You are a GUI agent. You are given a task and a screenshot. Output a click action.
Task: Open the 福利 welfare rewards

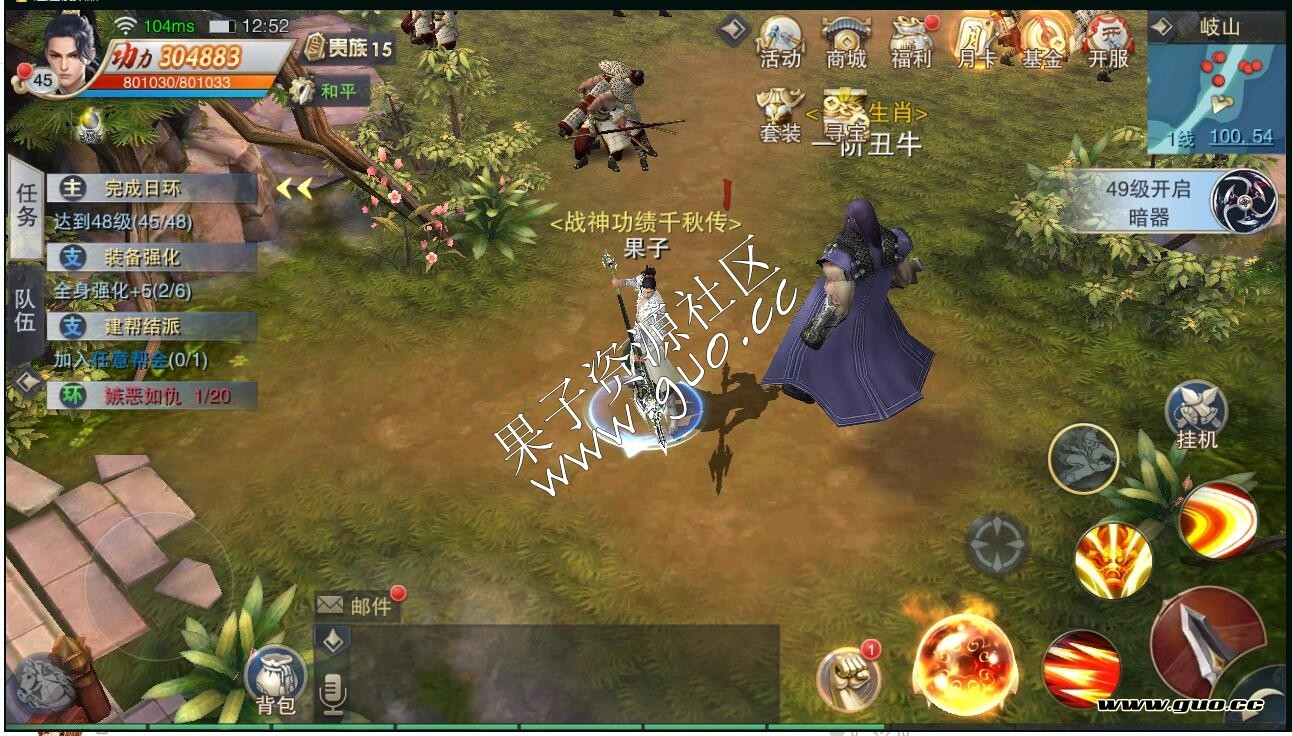click(x=911, y=42)
